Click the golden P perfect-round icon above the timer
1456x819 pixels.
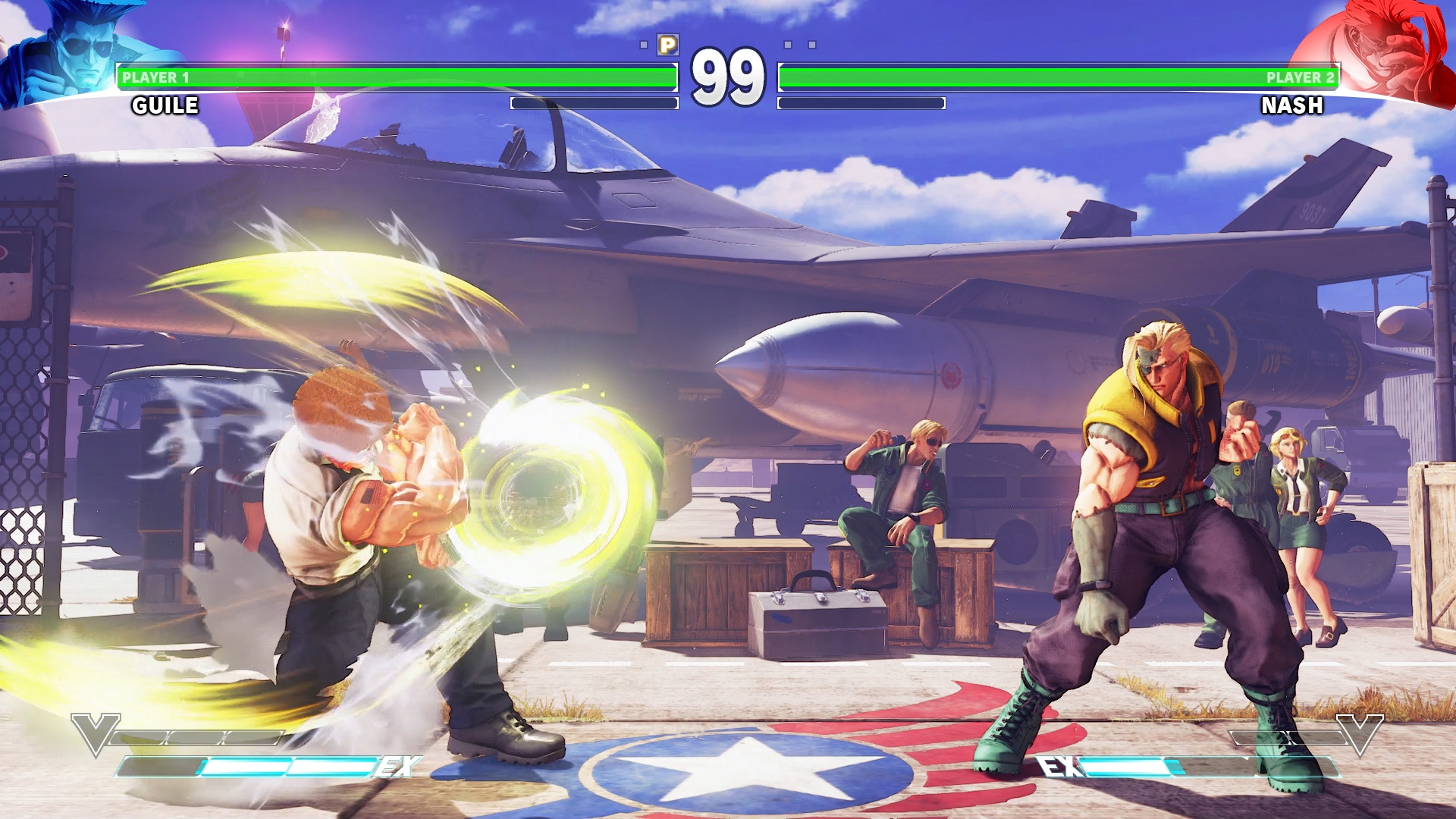pyautogui.click(x=668, y=45)
